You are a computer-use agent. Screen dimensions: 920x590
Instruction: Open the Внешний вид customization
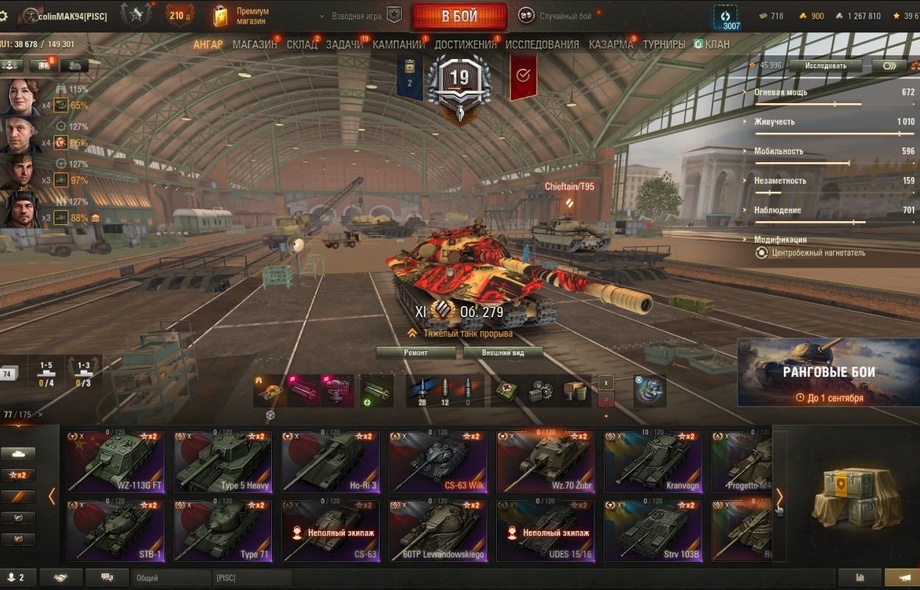503,353
